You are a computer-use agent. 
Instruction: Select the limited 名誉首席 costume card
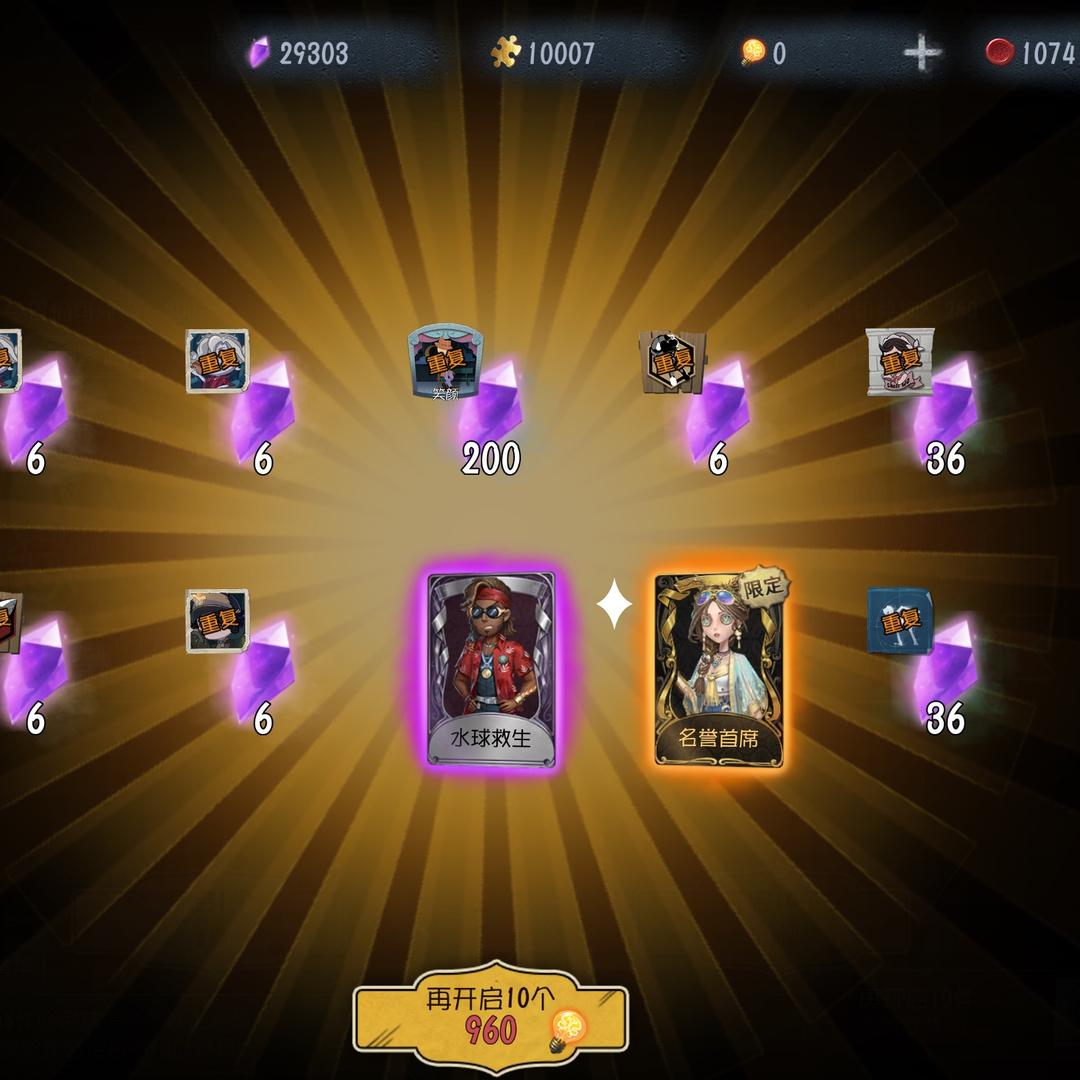(x=719, y=670)
